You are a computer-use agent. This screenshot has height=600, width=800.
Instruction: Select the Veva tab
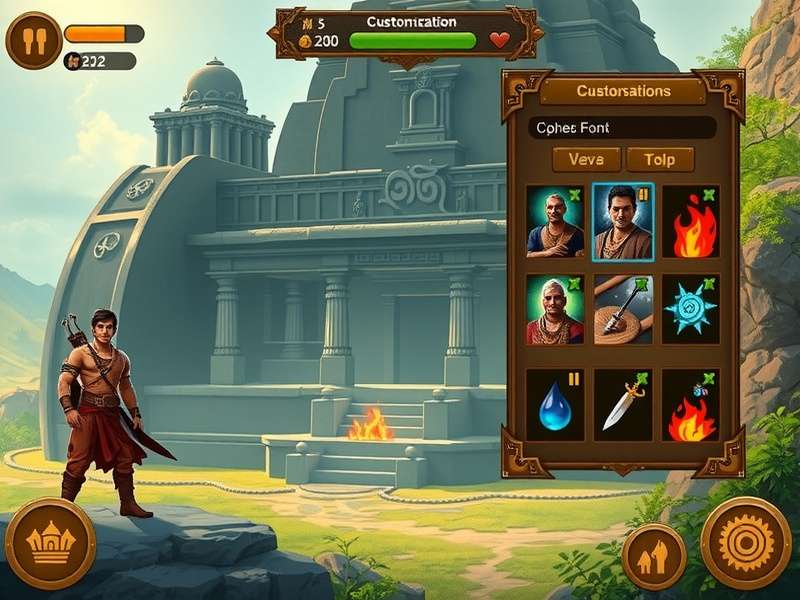click(x=586, y=159)
